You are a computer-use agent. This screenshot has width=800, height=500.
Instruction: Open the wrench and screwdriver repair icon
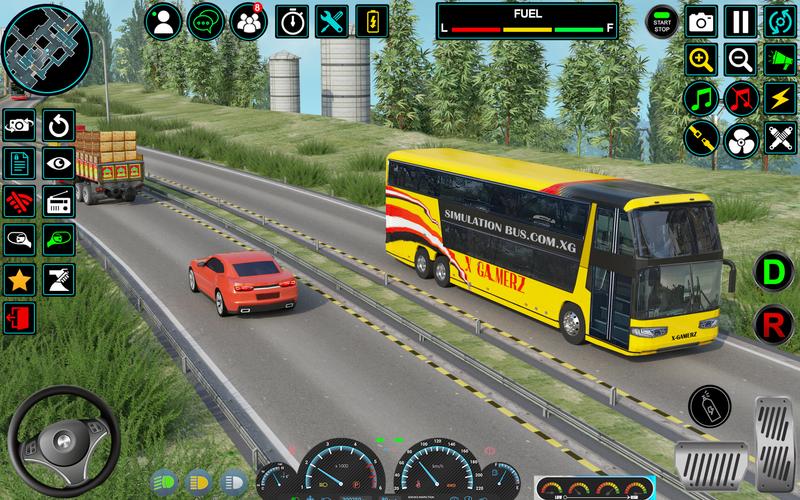click(331, 20)
